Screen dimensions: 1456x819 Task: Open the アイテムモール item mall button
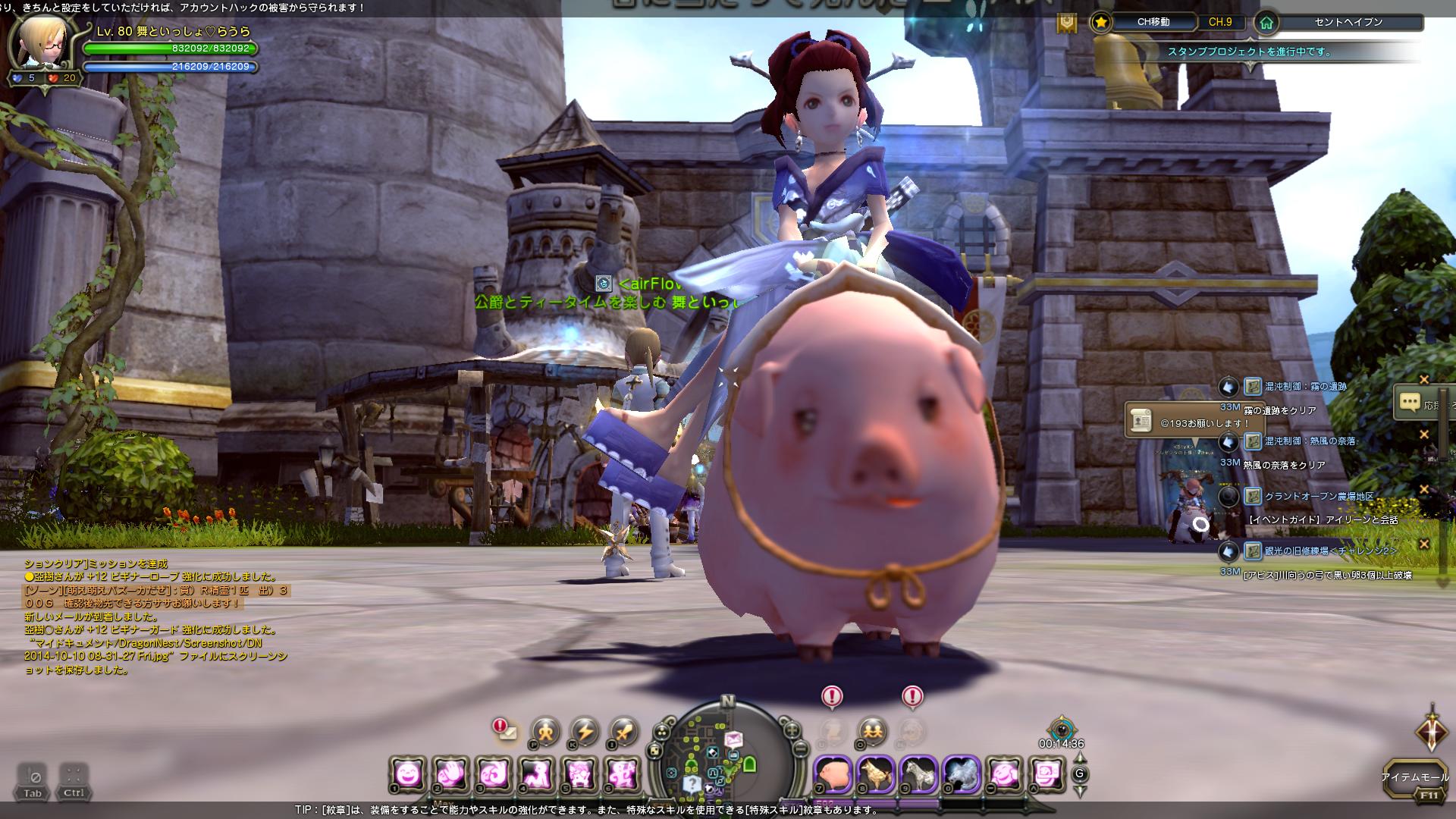(x=1414, y=778)
